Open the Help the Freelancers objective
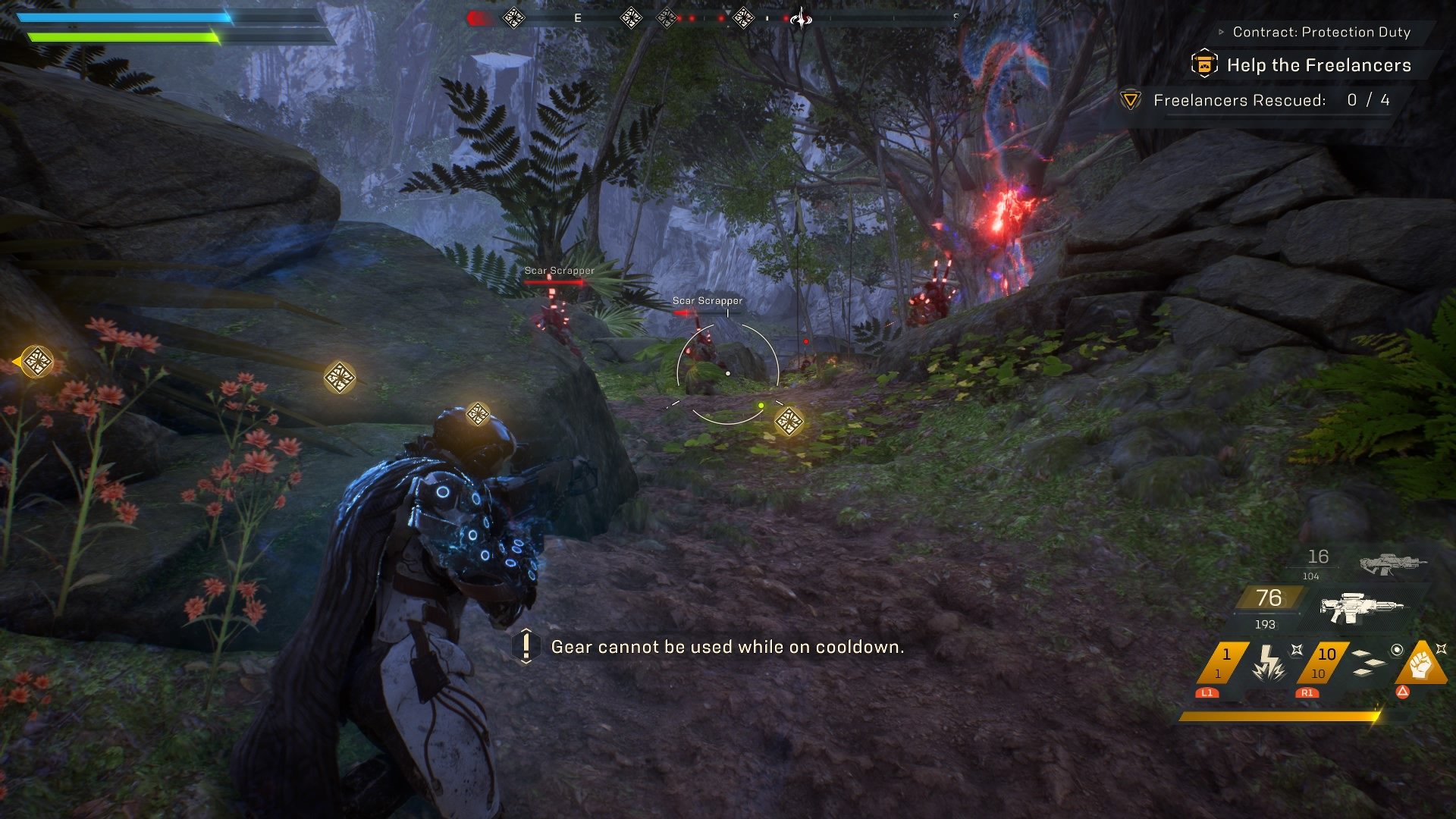Screen dimensions: 1456x819 click(1318, 65)
